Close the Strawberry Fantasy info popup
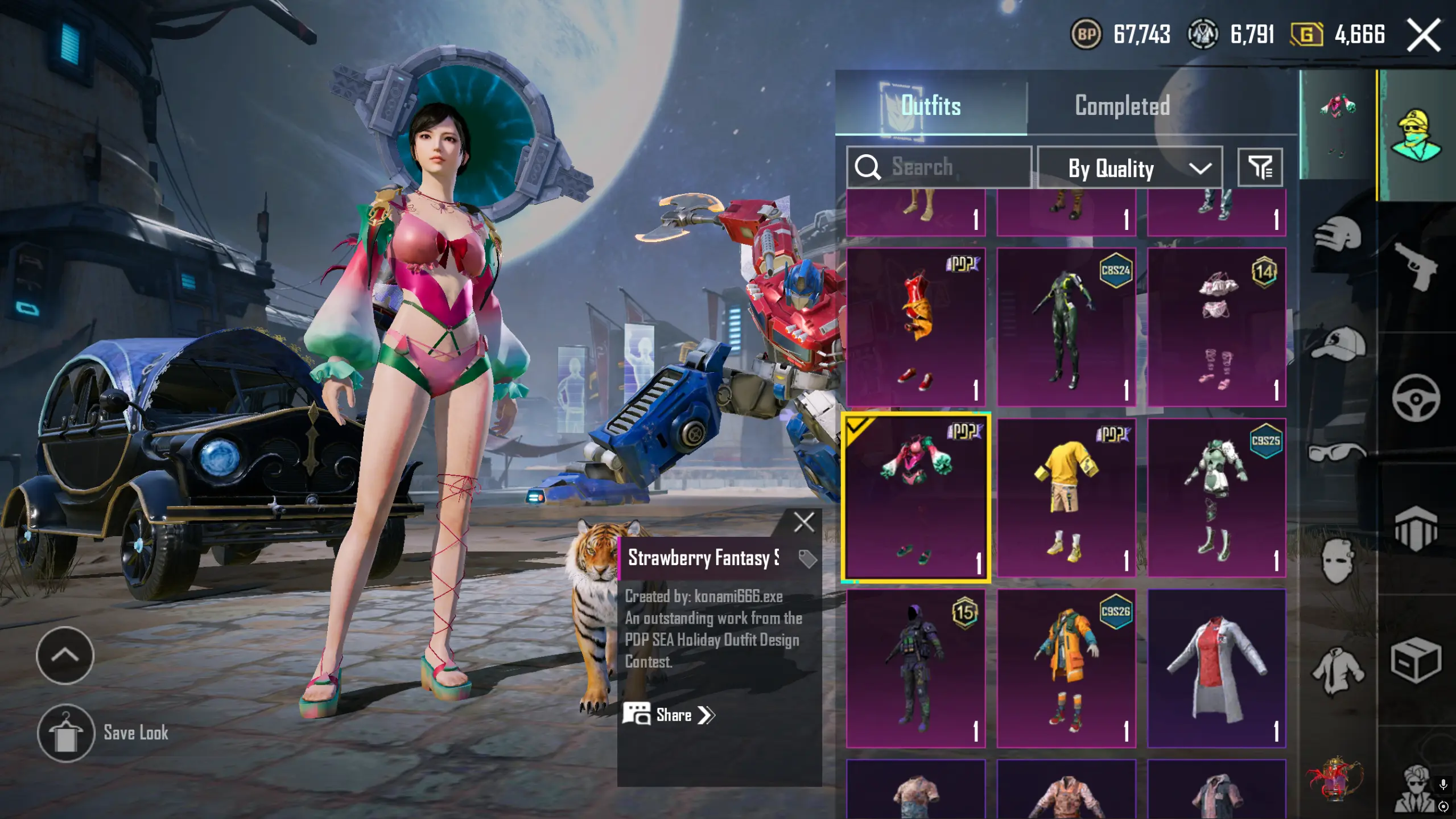 803,522
